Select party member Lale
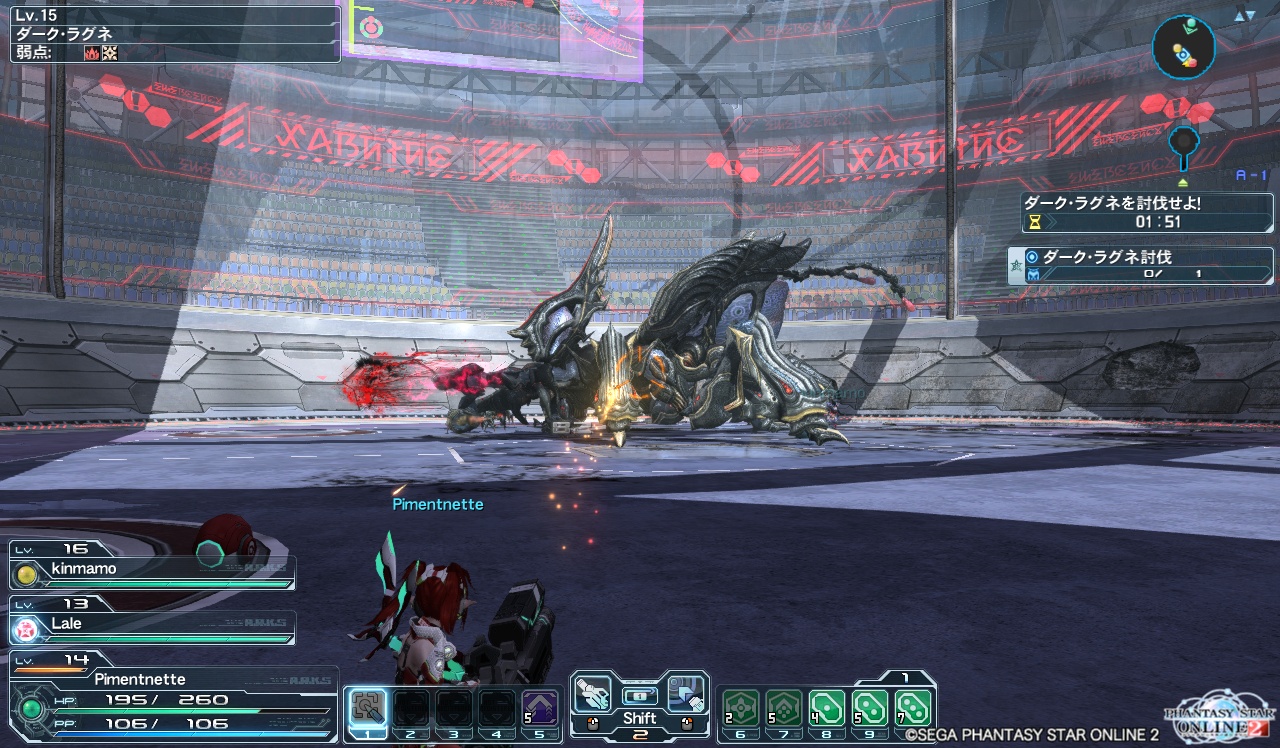 (152, 624)
